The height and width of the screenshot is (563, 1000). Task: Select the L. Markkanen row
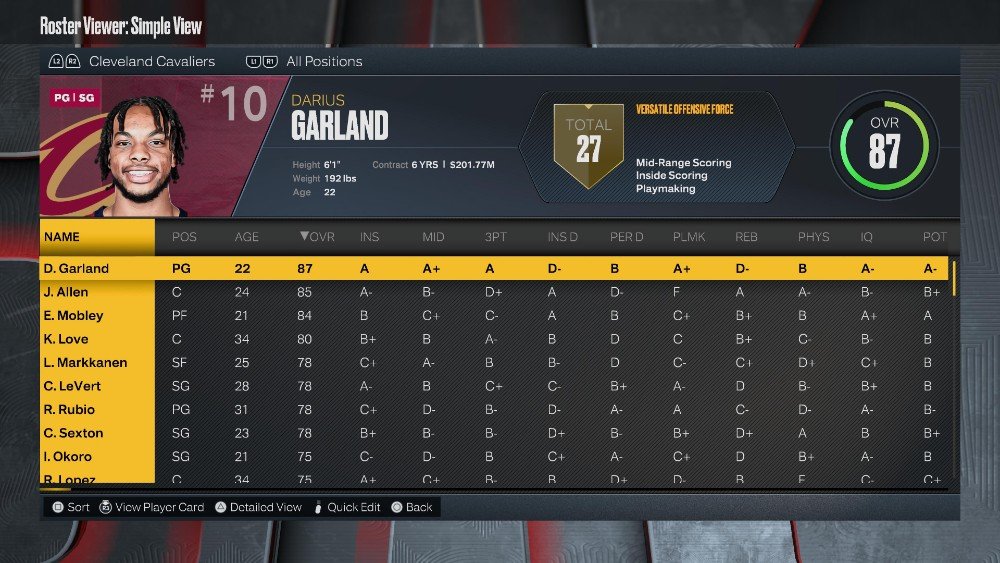pyautogui.click(x=85, y=363)
